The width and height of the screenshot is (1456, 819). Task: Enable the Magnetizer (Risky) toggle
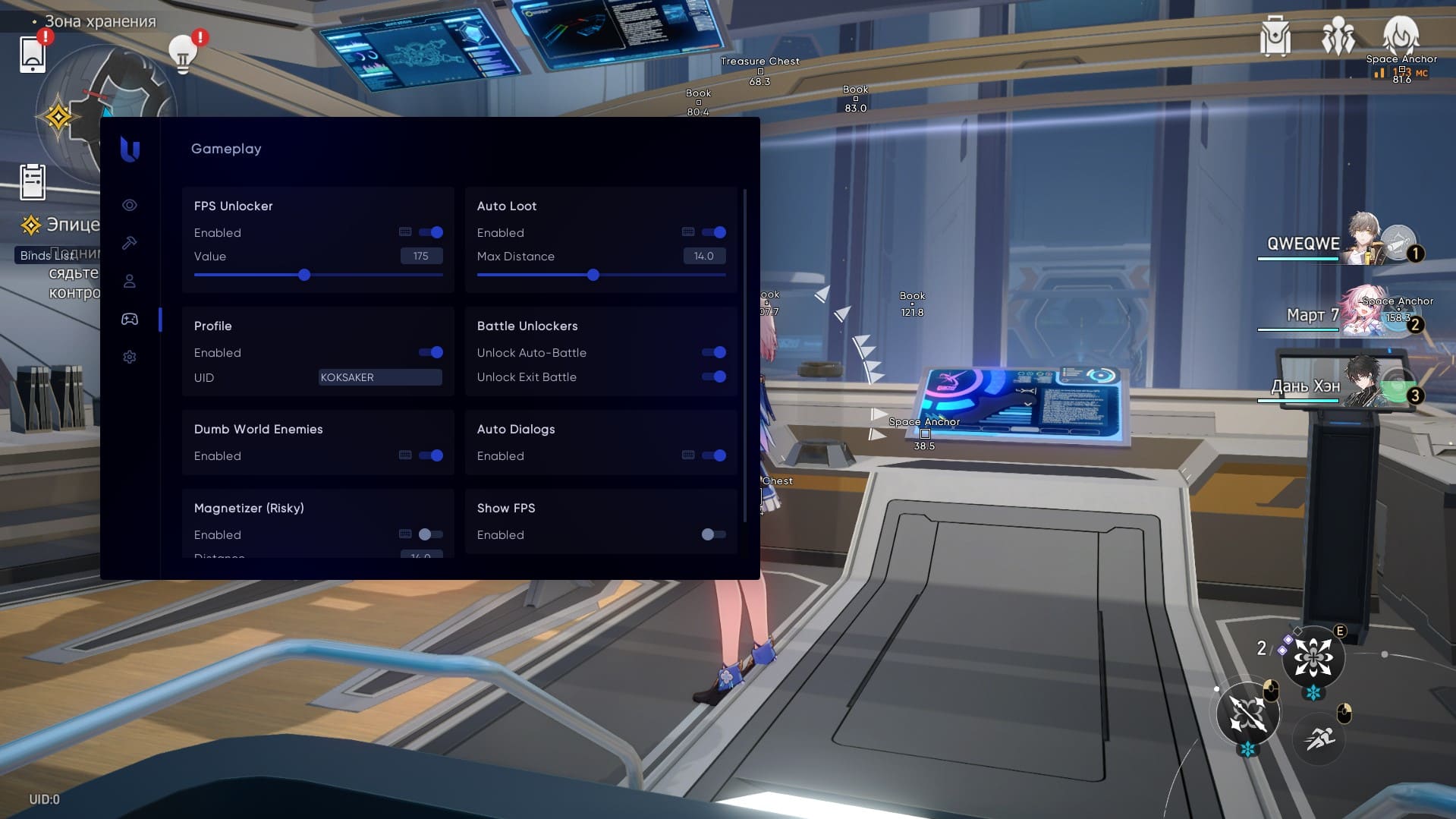pos(431,534)
